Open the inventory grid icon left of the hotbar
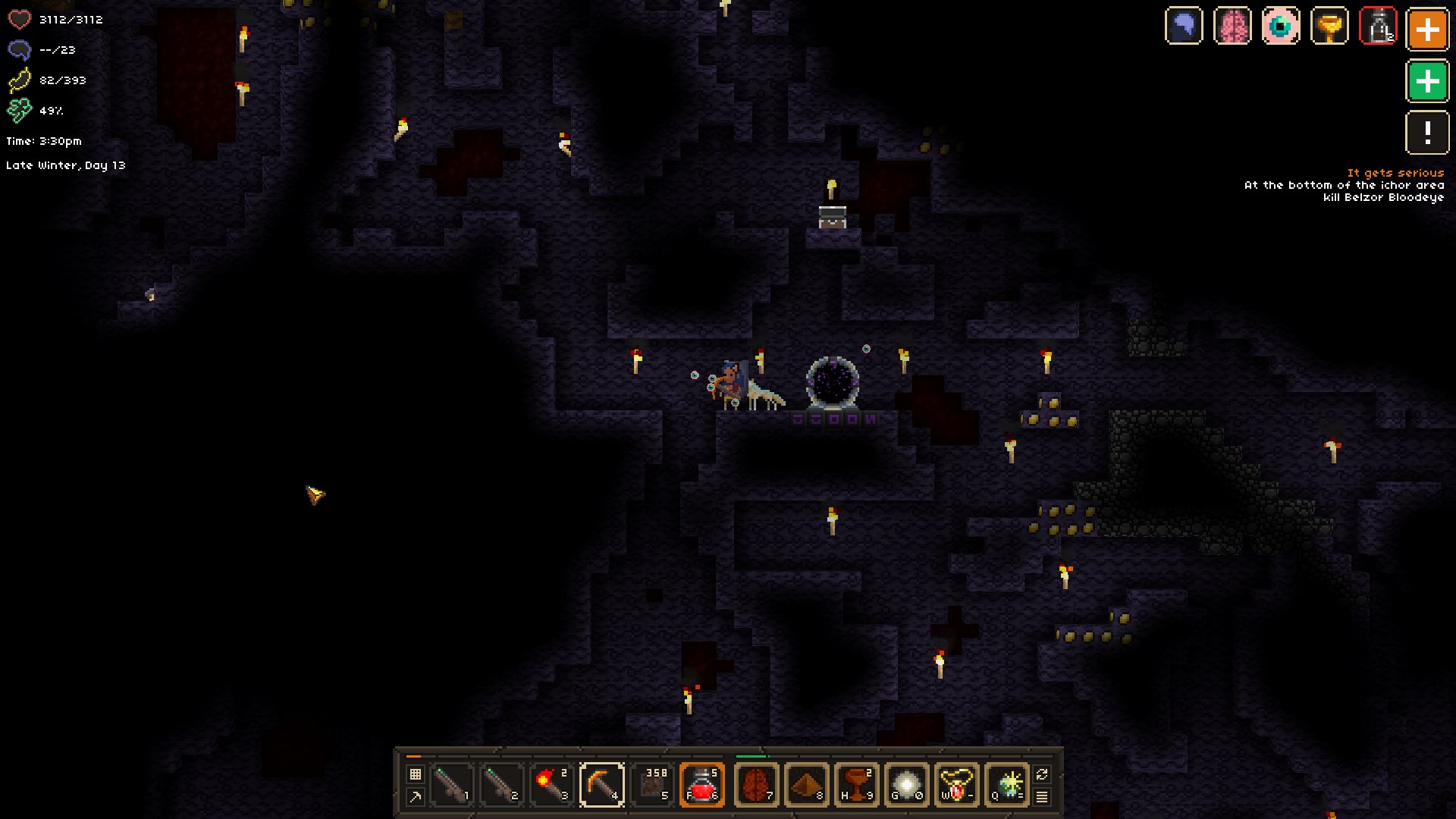1456x819 pixels. tap(415, 772)
